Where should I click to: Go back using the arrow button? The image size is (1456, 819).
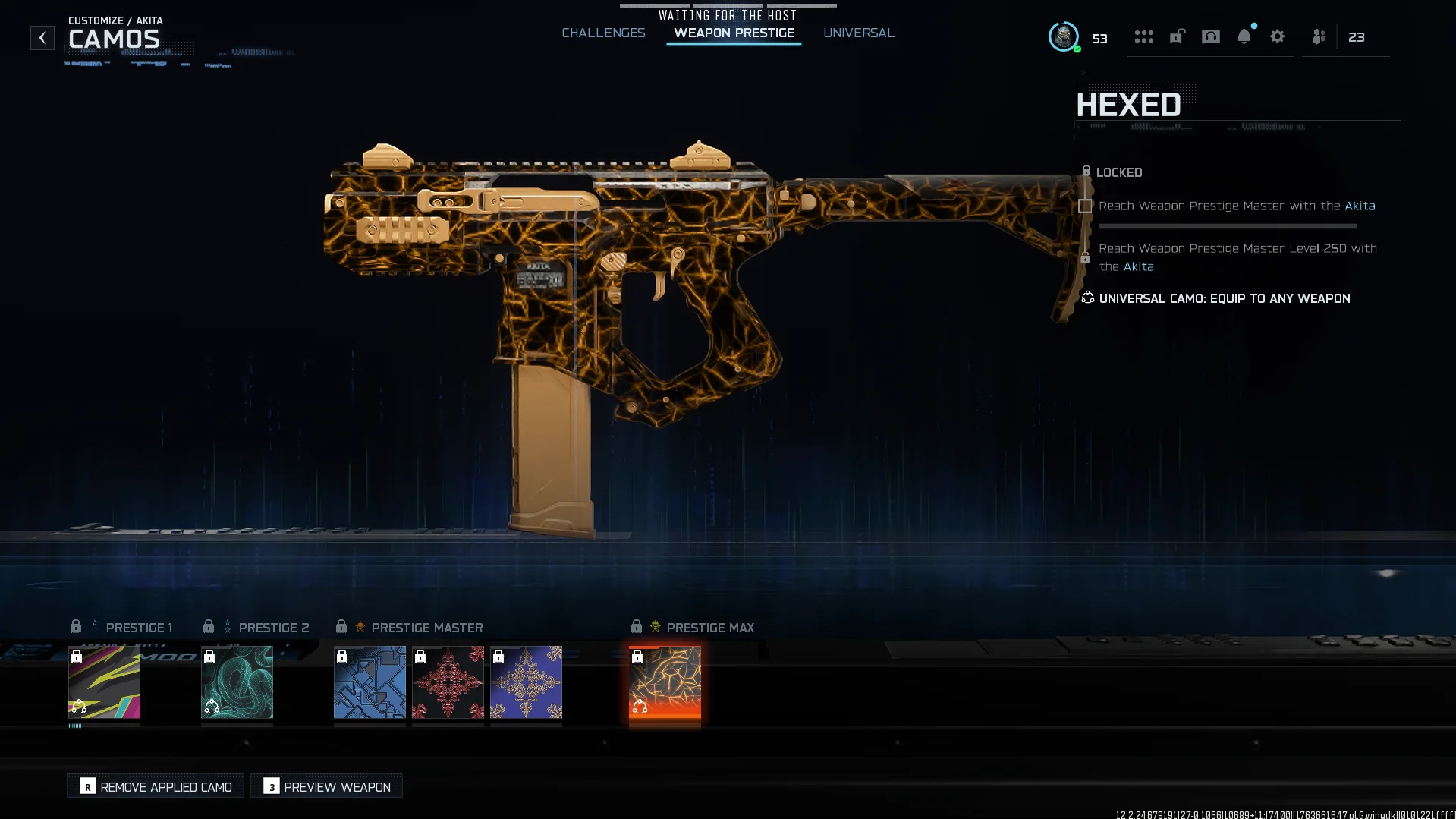coord(42,37)
